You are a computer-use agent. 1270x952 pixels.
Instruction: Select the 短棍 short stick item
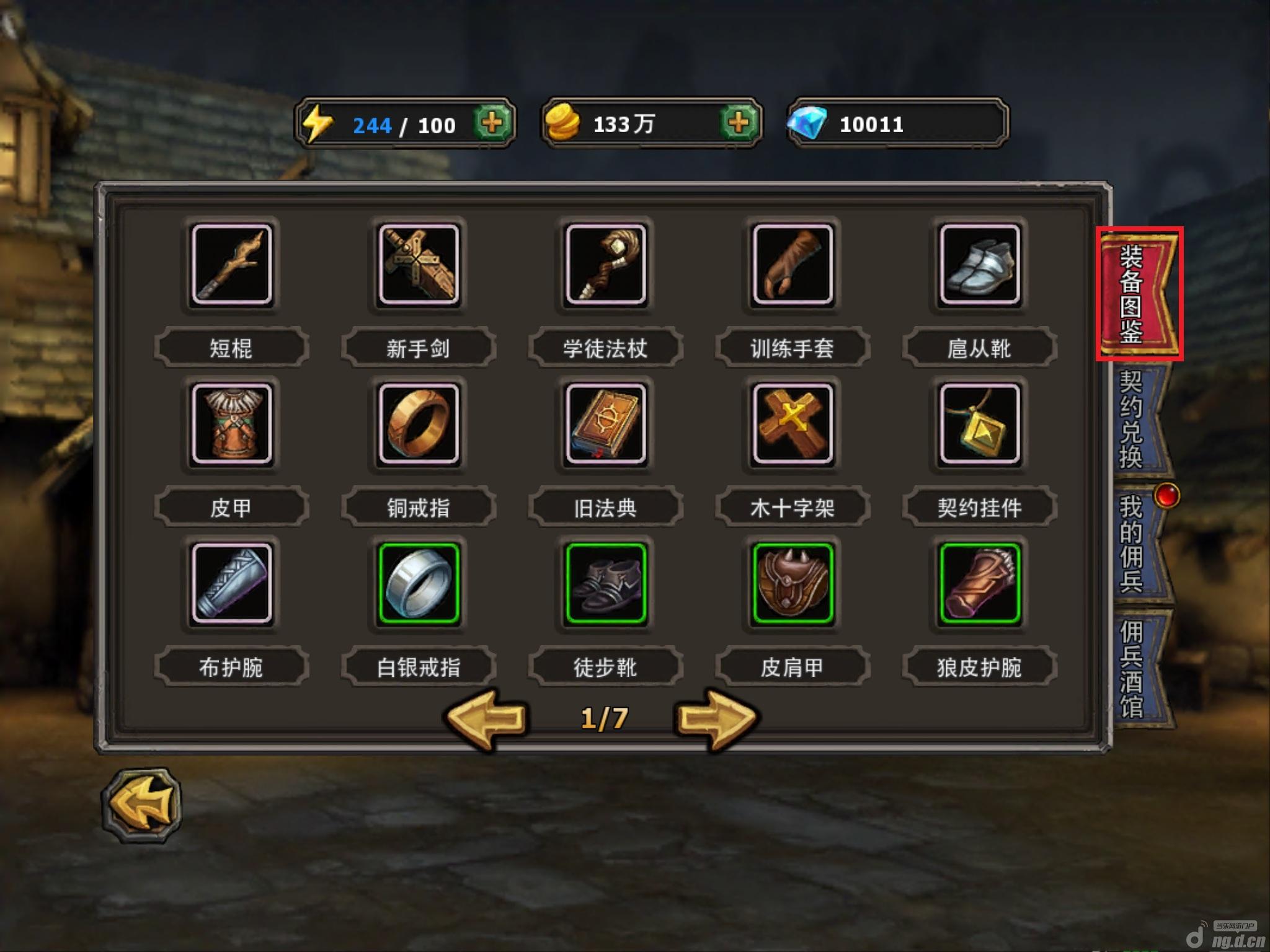coord(232,265)
